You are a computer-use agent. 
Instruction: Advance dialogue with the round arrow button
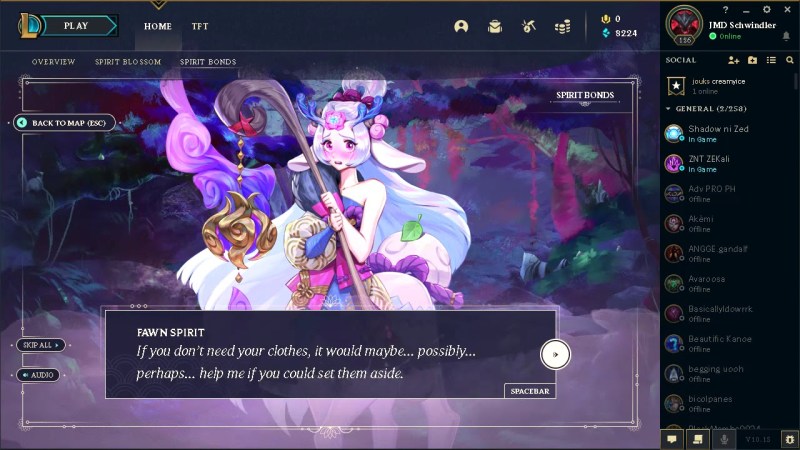(x=555, y=354)
